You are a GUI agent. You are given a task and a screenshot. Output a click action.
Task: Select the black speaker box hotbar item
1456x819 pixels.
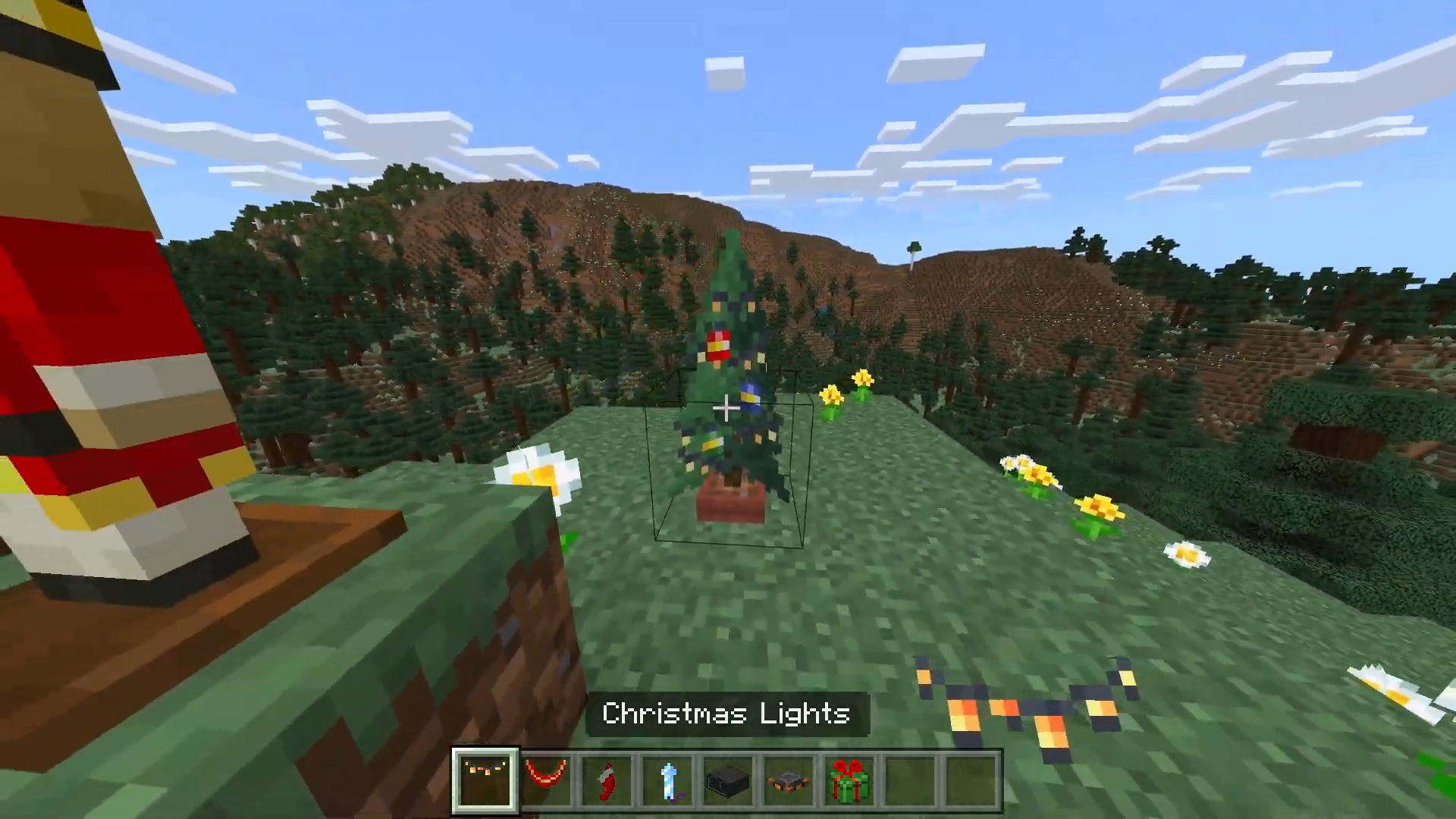point(728,778)
